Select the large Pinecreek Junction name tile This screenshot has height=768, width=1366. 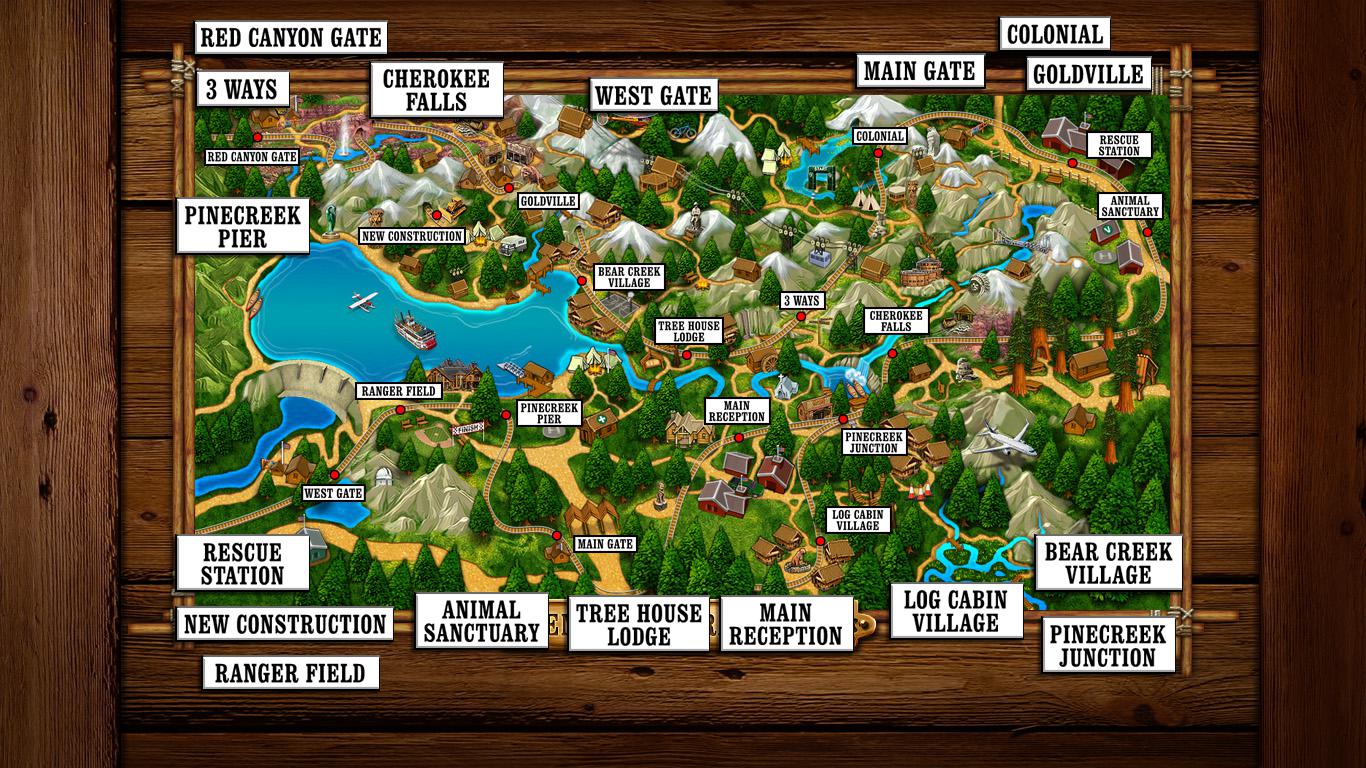pos(1107,646)
